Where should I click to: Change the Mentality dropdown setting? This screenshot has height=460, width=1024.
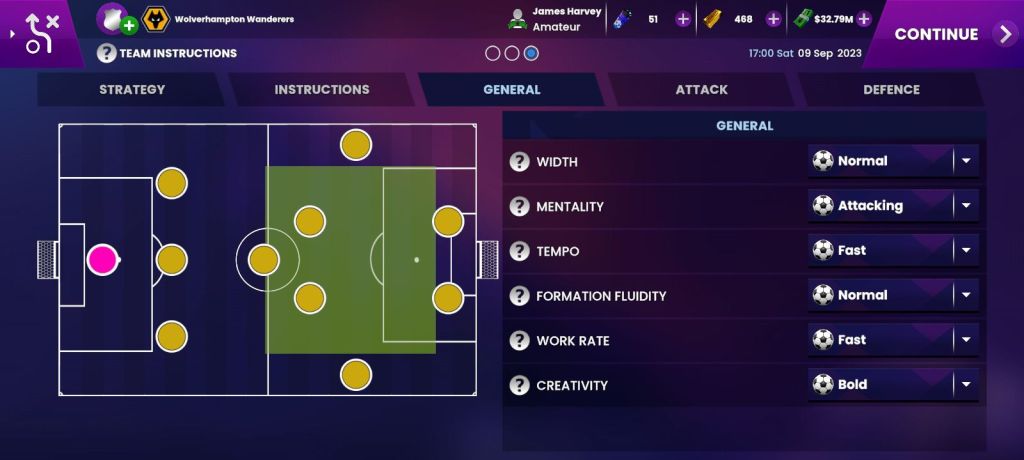(893, 206)
